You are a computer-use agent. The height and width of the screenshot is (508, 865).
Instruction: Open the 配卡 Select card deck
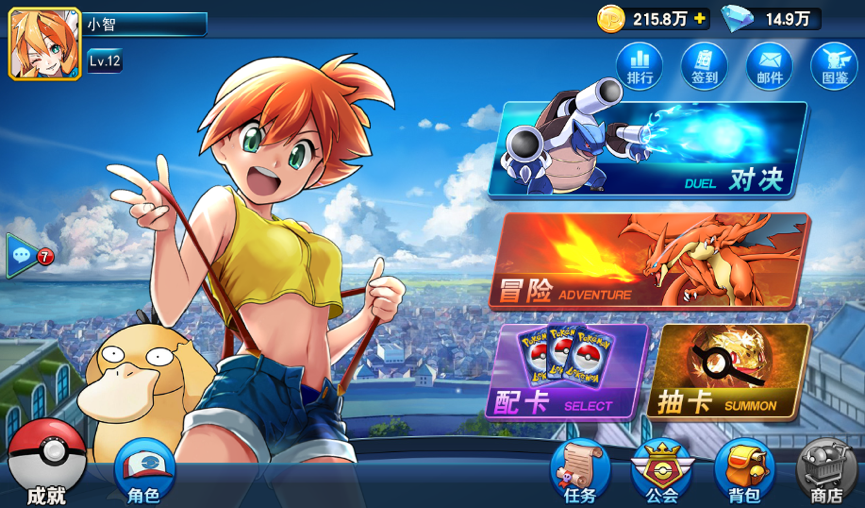coord(568,371)
